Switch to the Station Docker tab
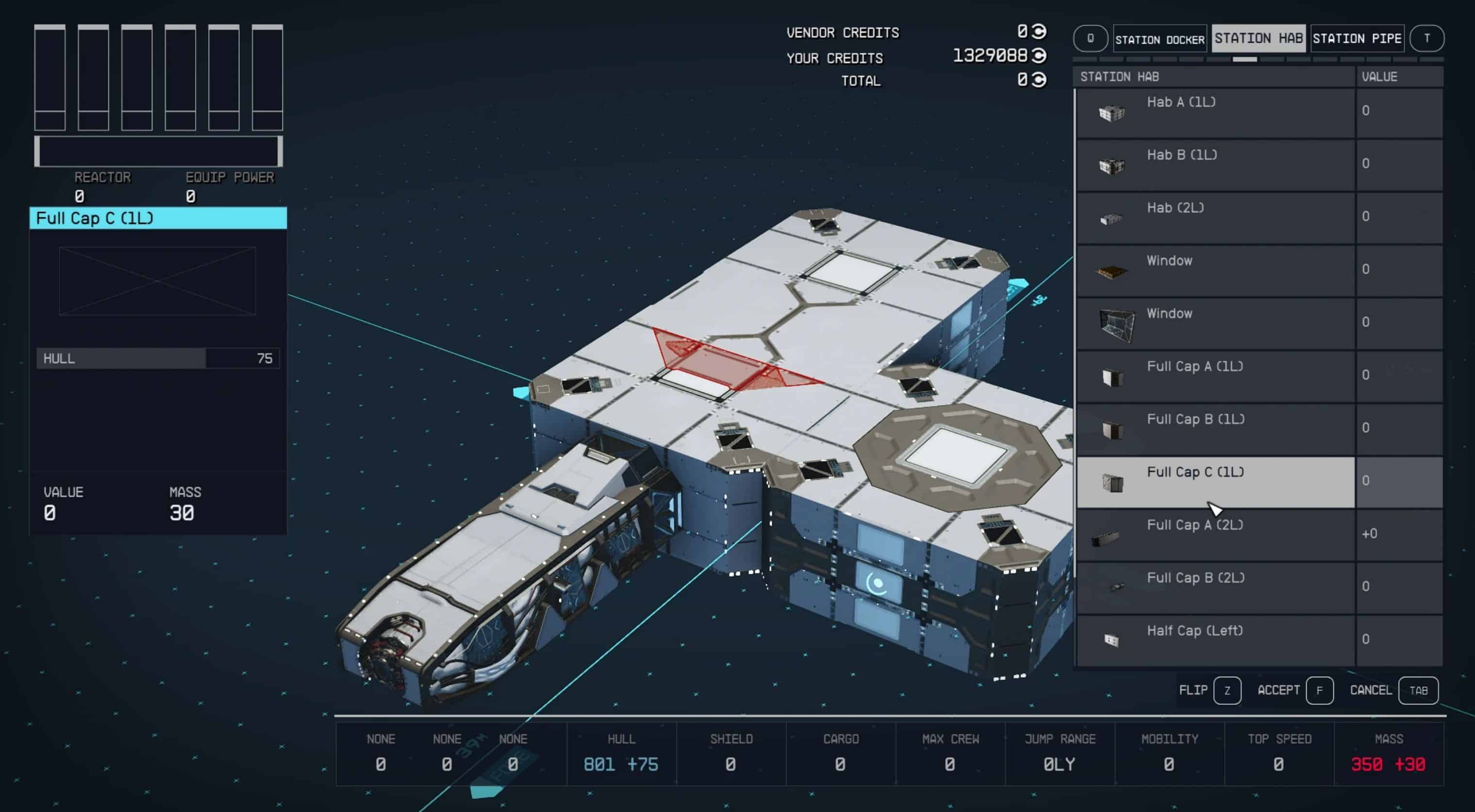The width and height of the screenshot is (1475, 812). pos(1160,39)
